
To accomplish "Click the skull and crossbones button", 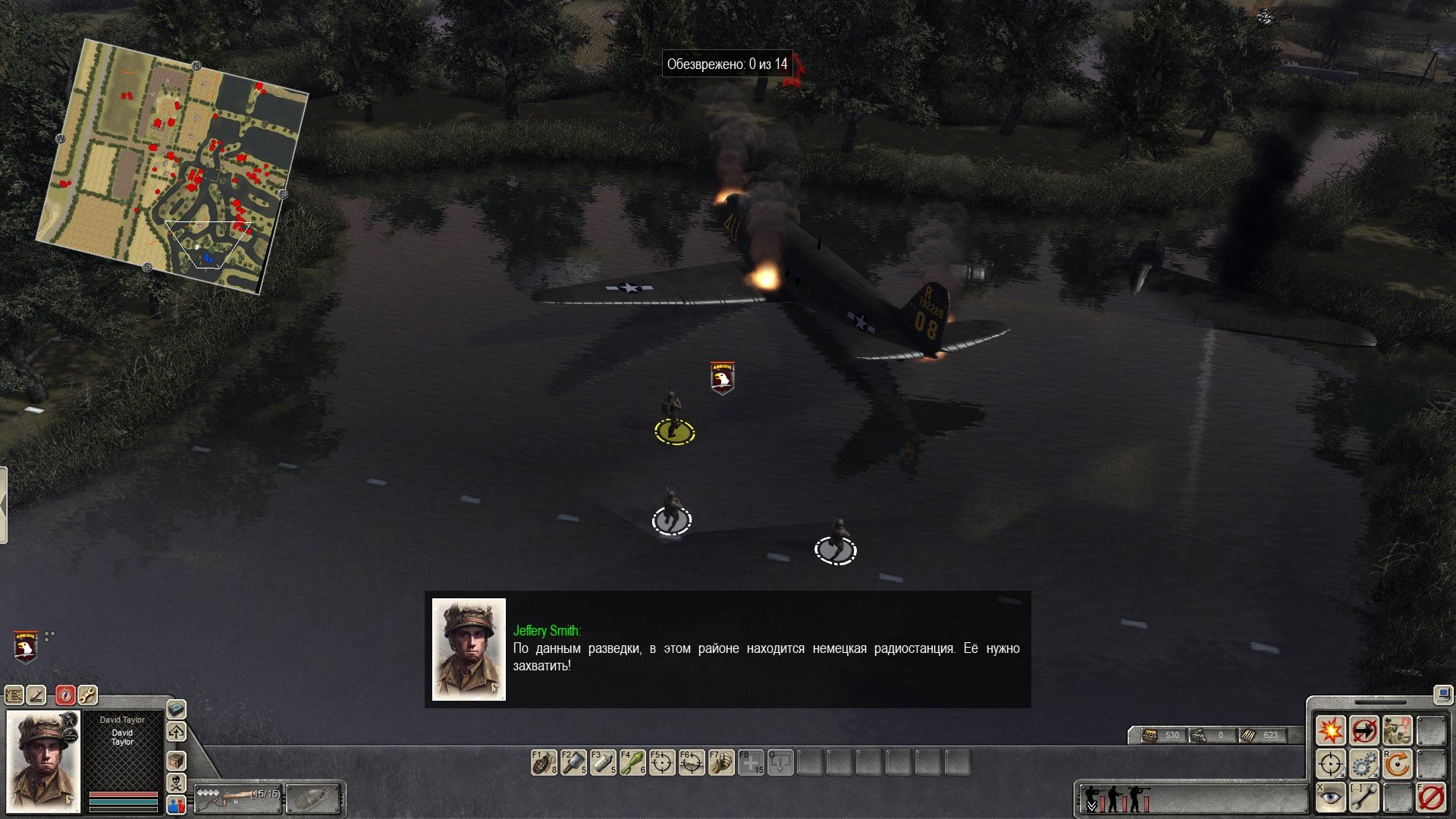I will 176,783.
